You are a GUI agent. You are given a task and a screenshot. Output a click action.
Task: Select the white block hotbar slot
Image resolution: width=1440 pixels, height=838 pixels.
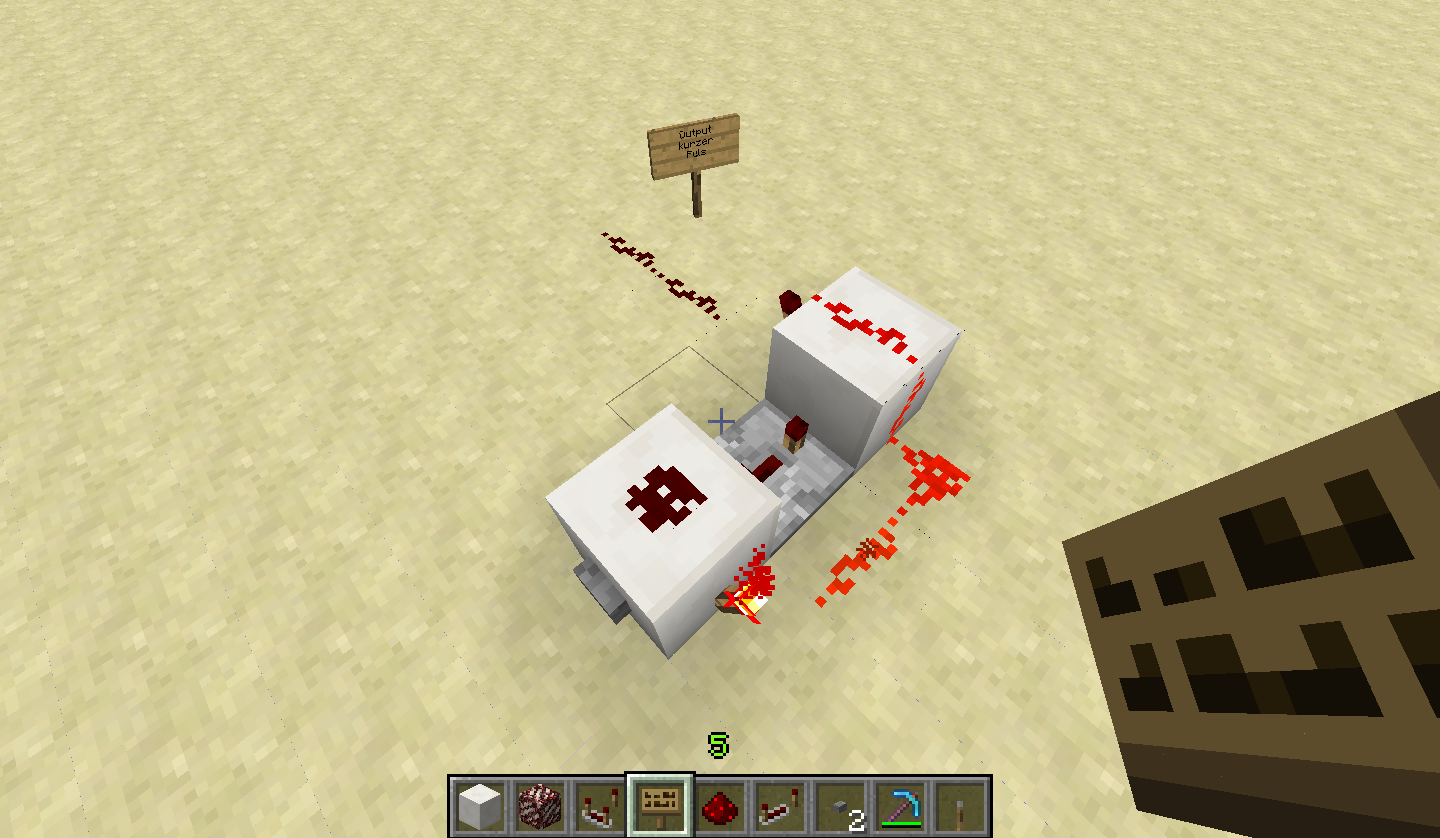(479, 806)
